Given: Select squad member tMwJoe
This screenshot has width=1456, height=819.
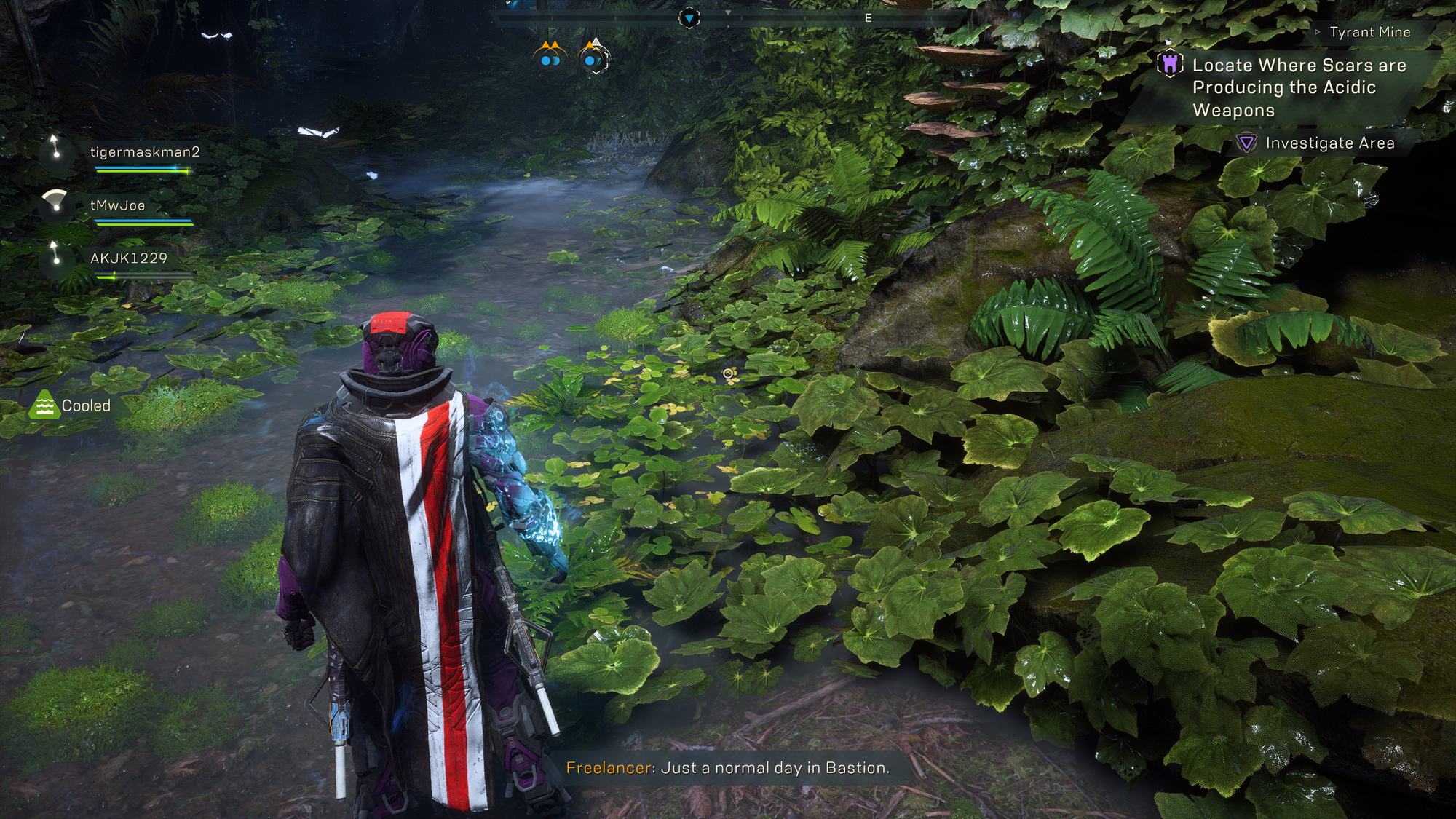Looking at the screenshot, I should [x=117, y=205].
